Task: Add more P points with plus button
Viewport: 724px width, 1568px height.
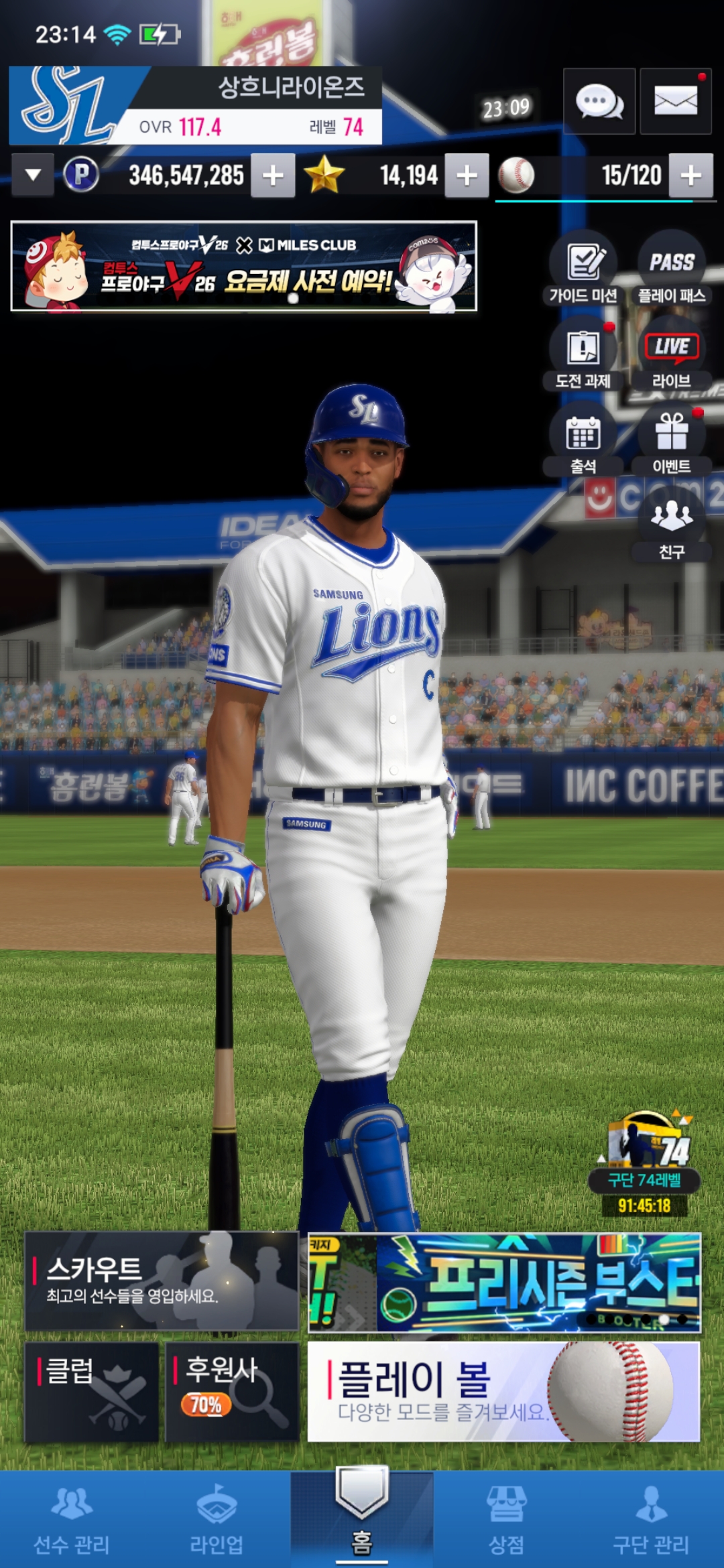Action: [273, 176]
